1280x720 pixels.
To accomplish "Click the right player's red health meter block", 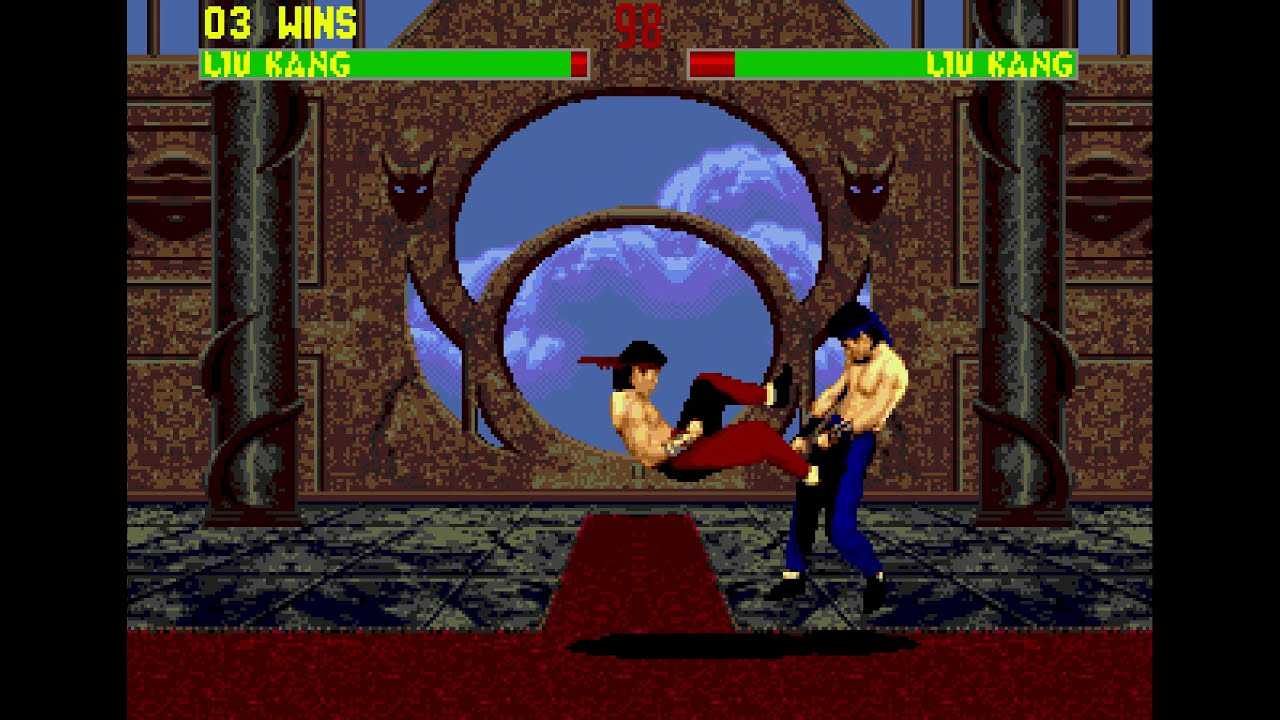I will [710, 62].
